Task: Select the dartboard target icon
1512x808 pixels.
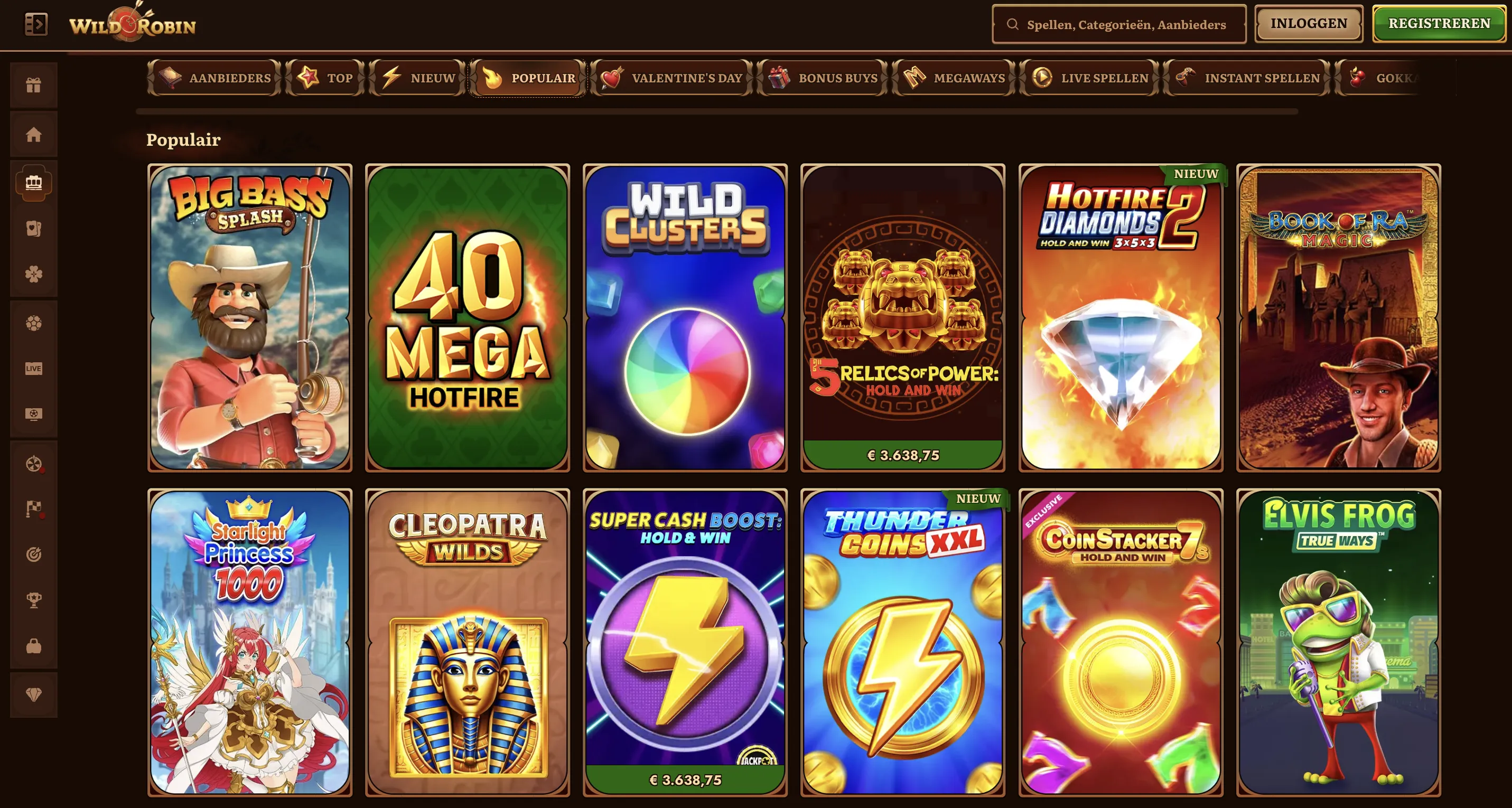Action: 34,555
